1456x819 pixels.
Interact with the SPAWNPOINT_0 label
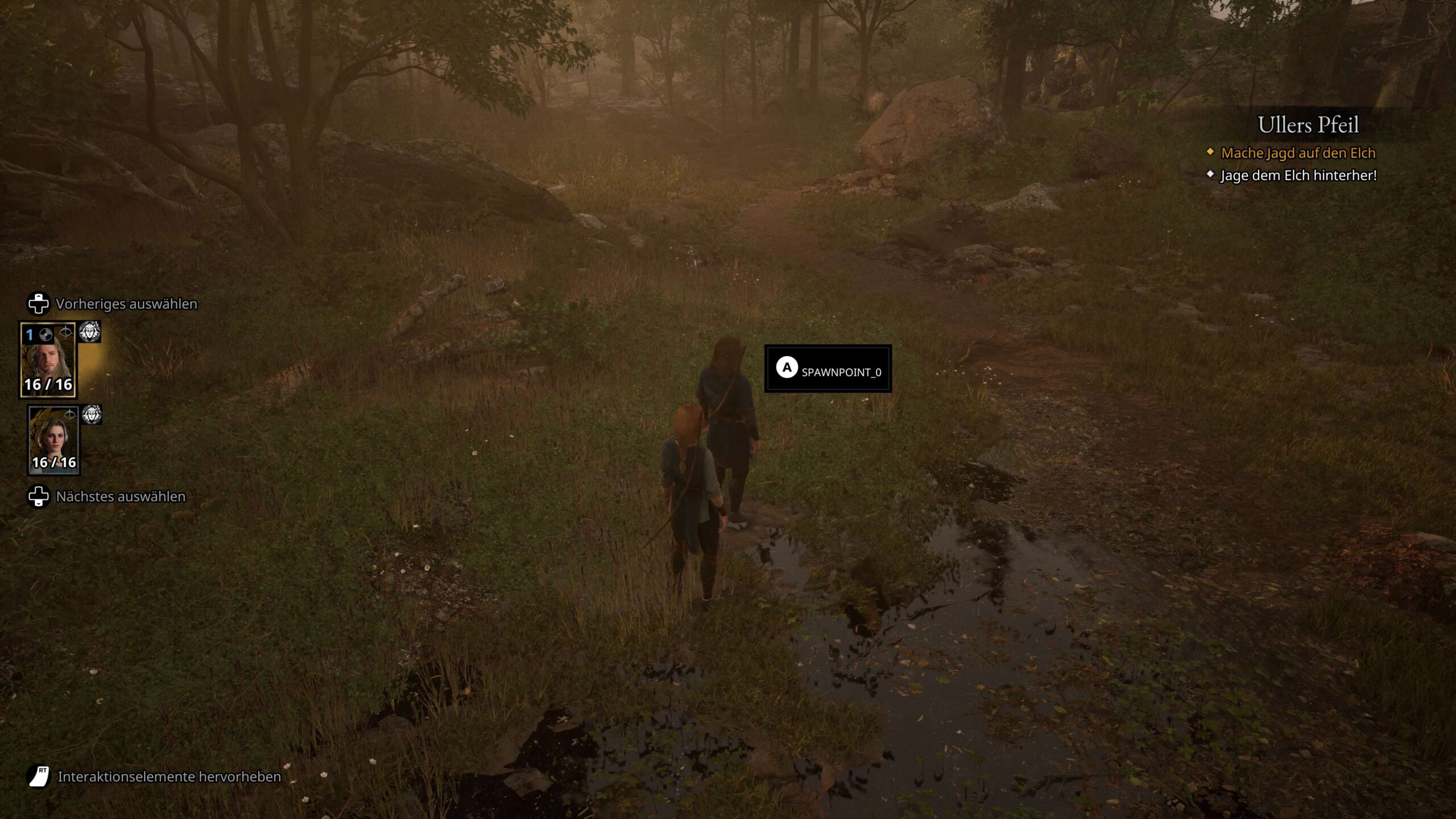coord(828,369)
